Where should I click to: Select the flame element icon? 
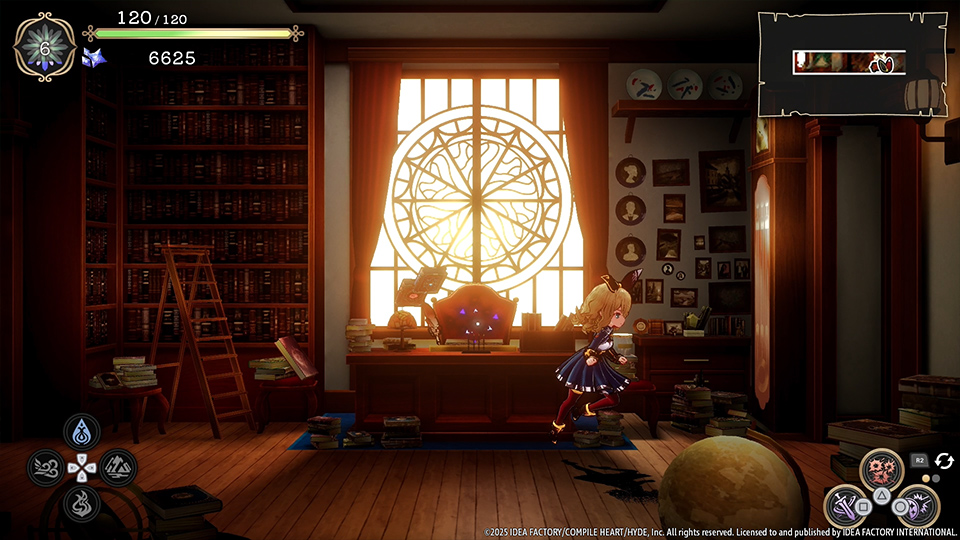82,503
